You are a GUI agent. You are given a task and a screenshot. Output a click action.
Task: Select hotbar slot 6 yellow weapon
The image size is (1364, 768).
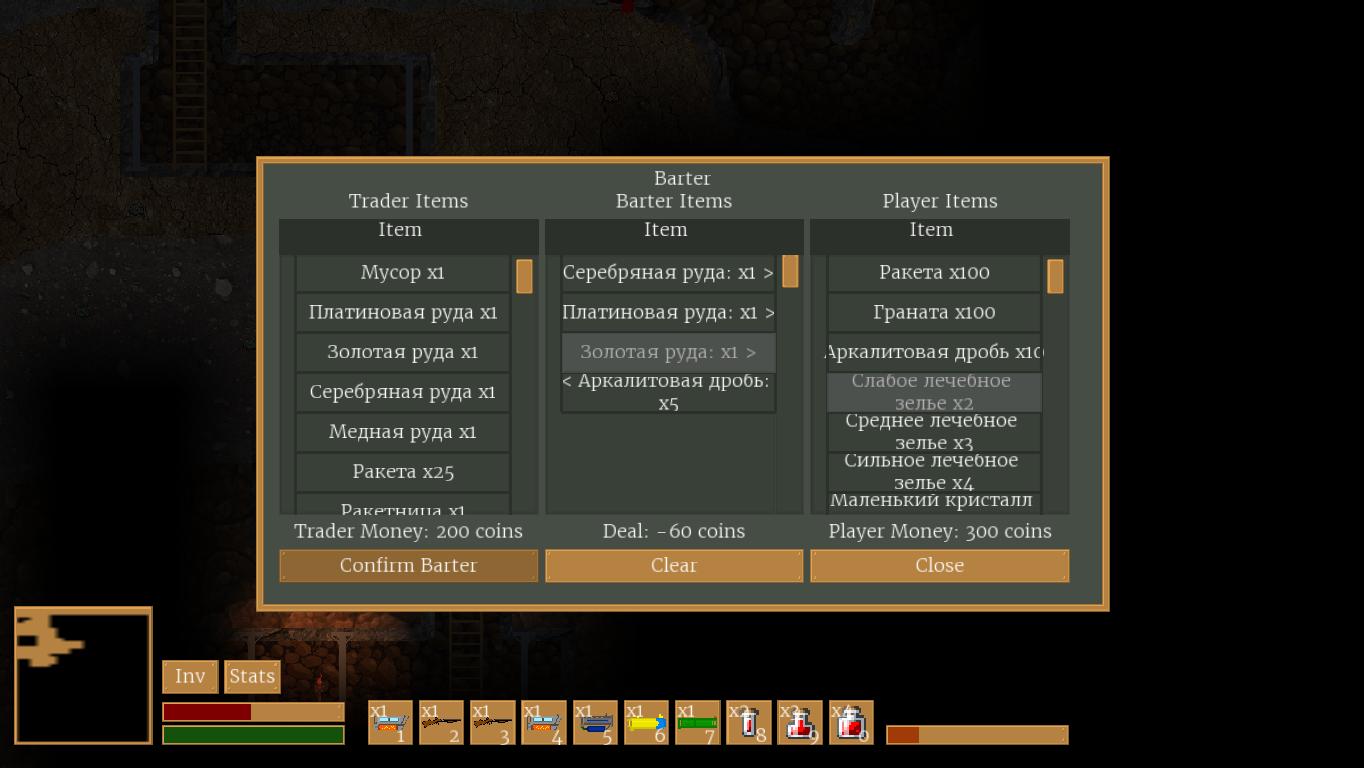pyautogui.click(x=646, y=722)
